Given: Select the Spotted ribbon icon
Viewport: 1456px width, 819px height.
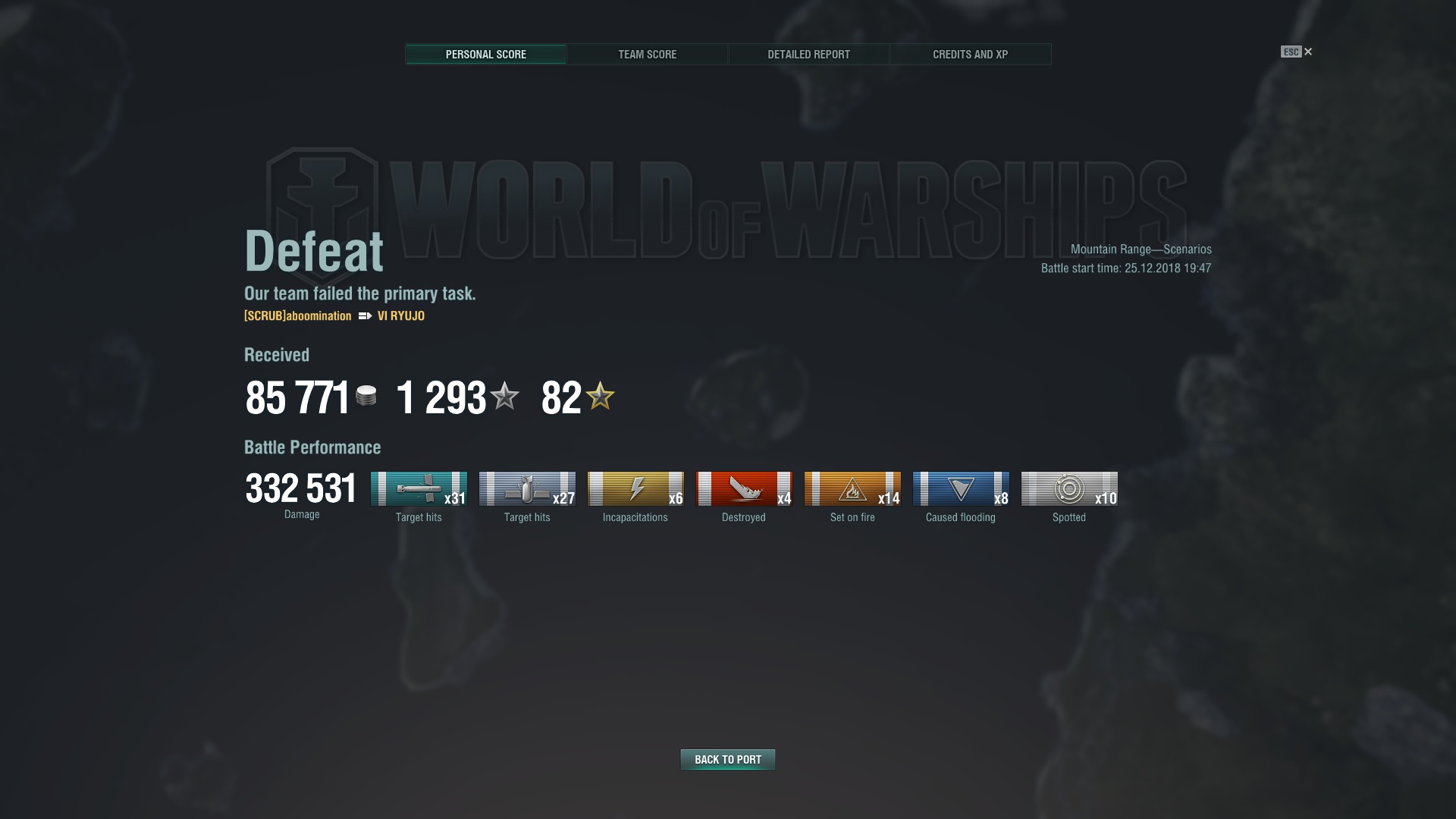Looking at the screenshot, I should click(x=1069, y=489).
